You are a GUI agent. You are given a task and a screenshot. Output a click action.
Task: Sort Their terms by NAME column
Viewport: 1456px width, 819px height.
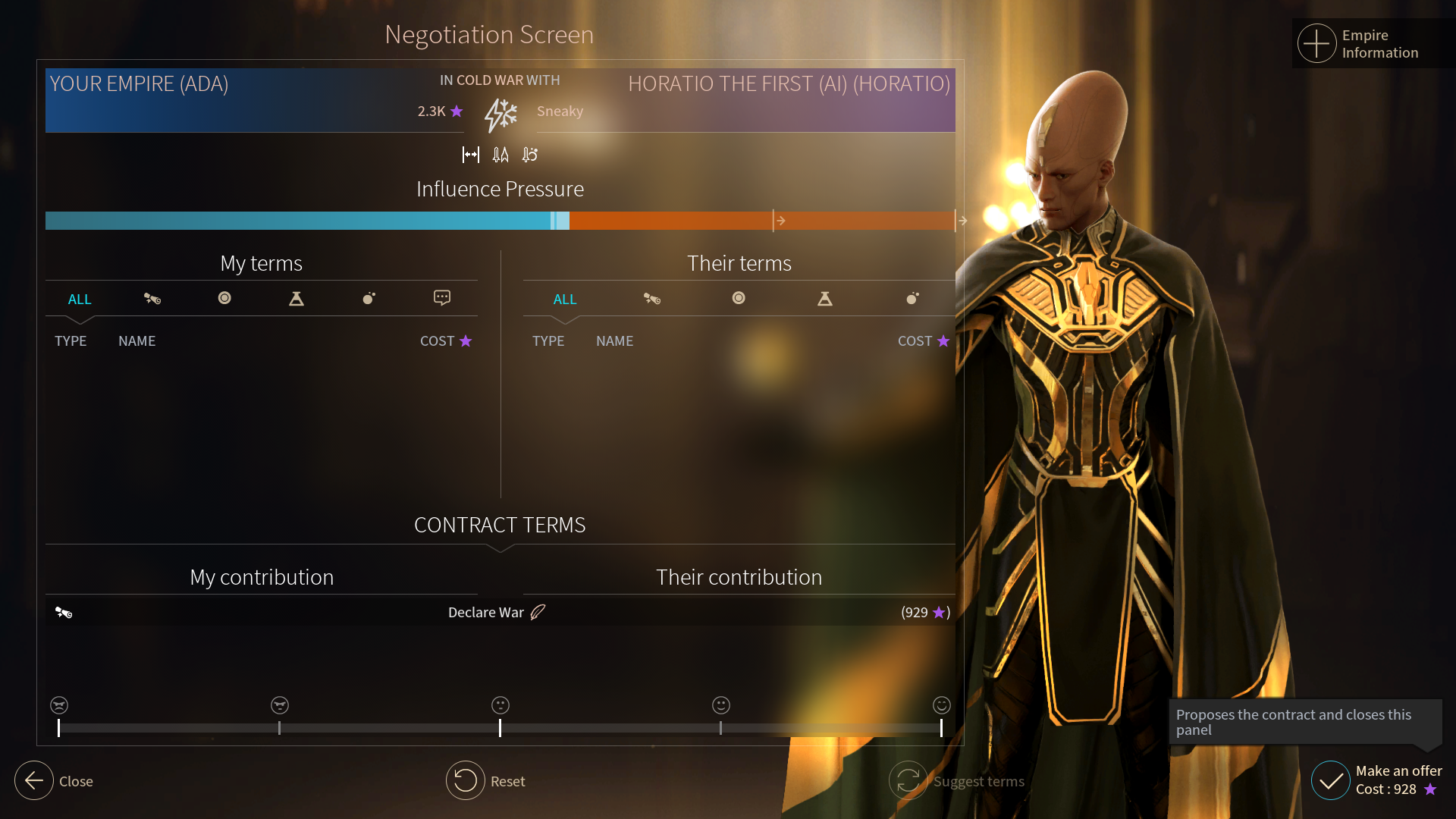click(x=614, y=341)
